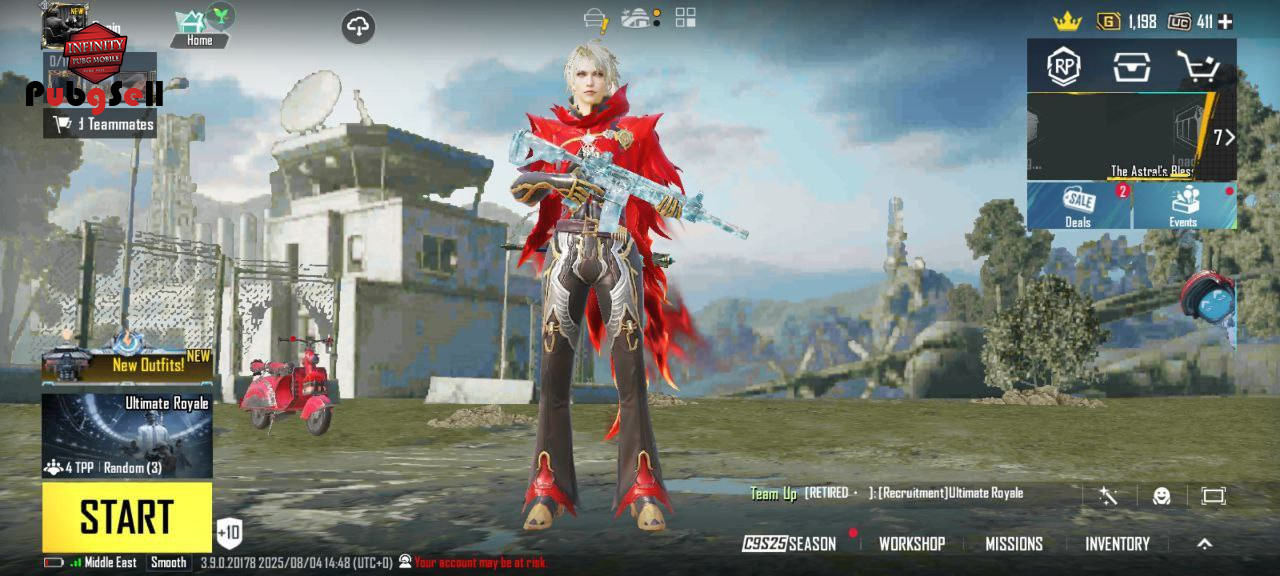Select the Ultimate Royale mode panel

127,436
